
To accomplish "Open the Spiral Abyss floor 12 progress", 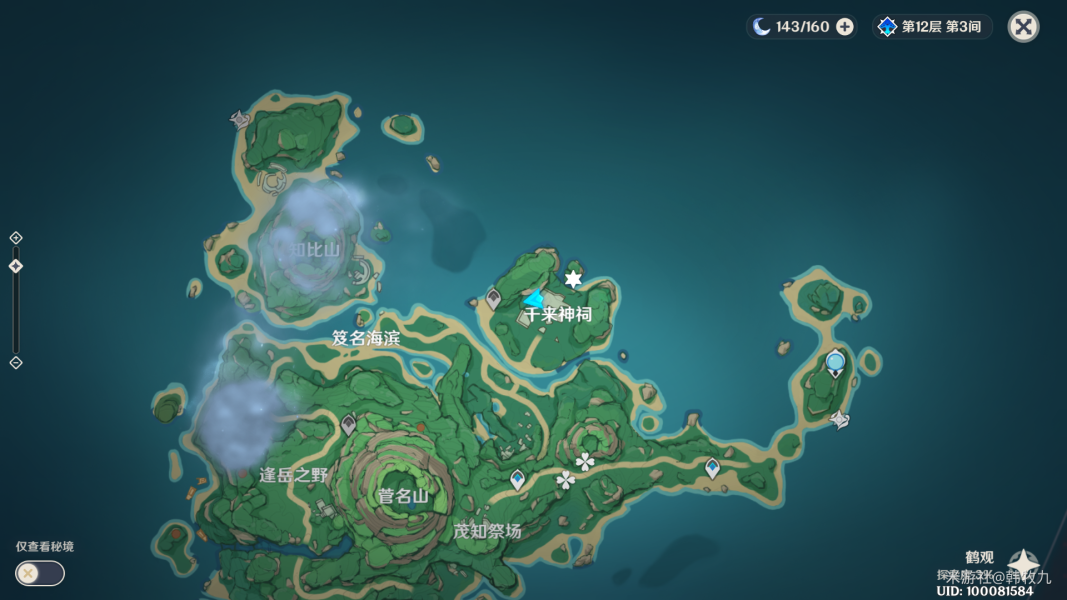I will 932,27.
